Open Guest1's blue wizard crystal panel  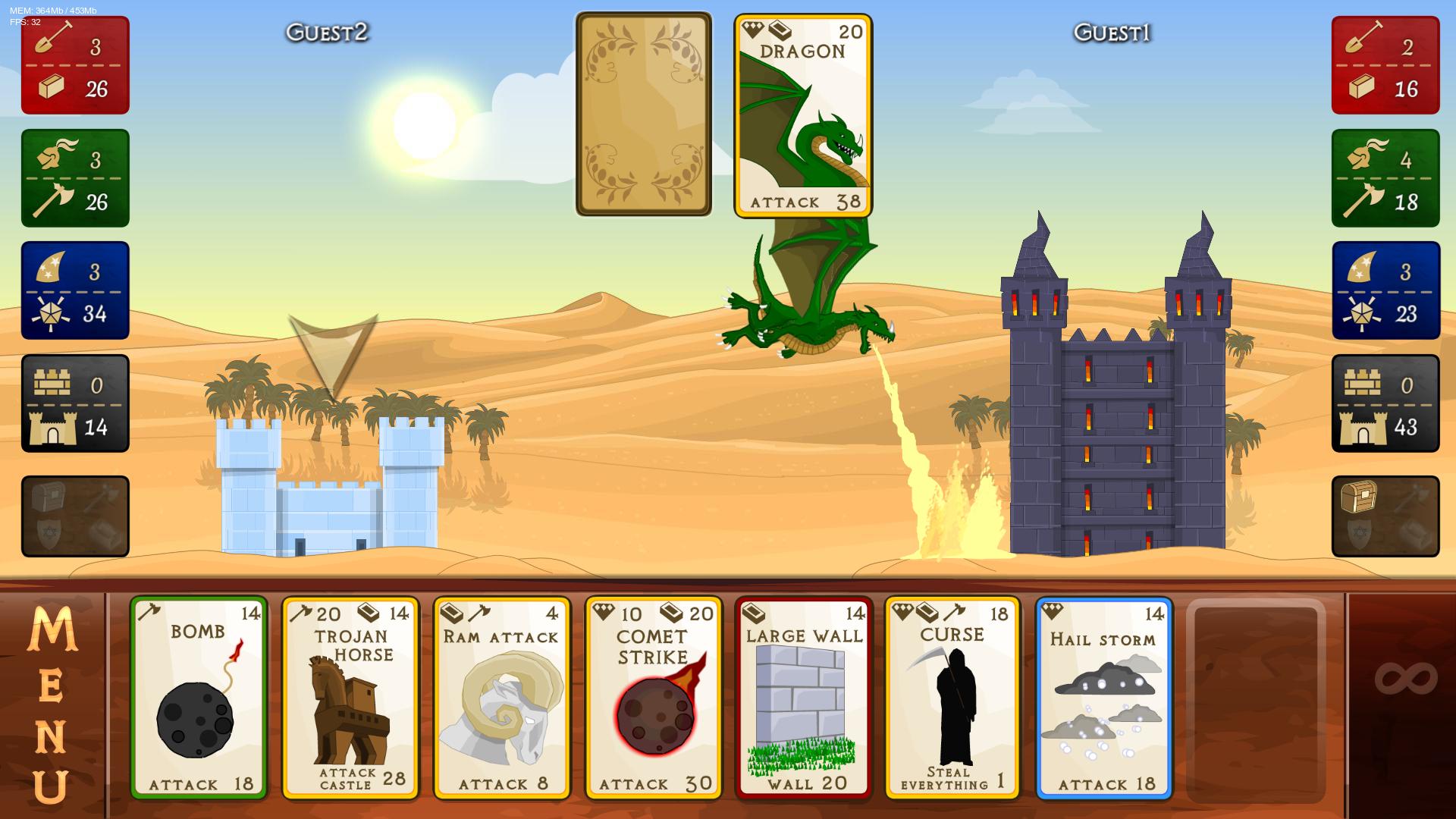pyautogui.click(x=1385, y=289)
